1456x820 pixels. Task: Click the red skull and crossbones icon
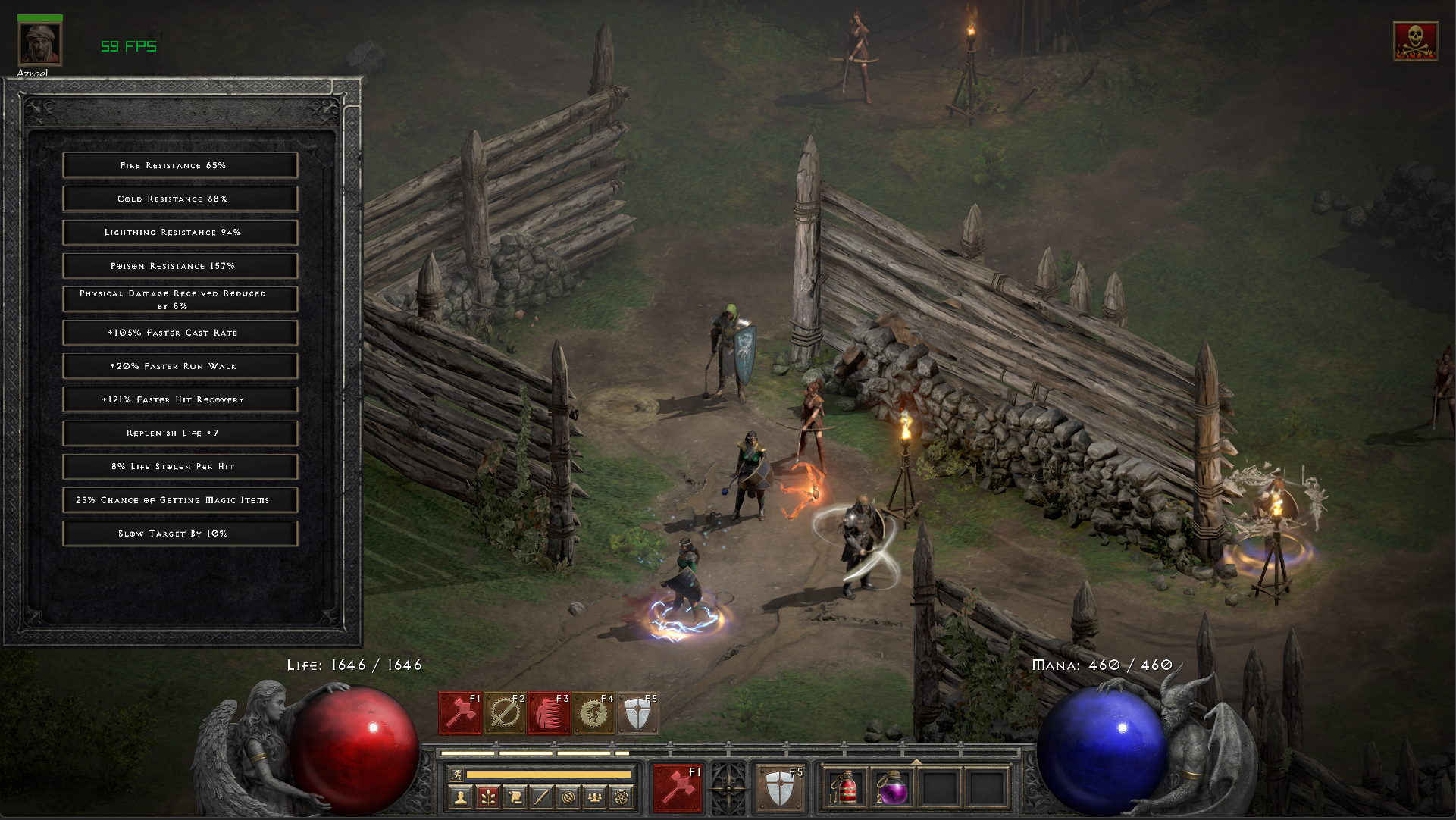coord(1415,41)
